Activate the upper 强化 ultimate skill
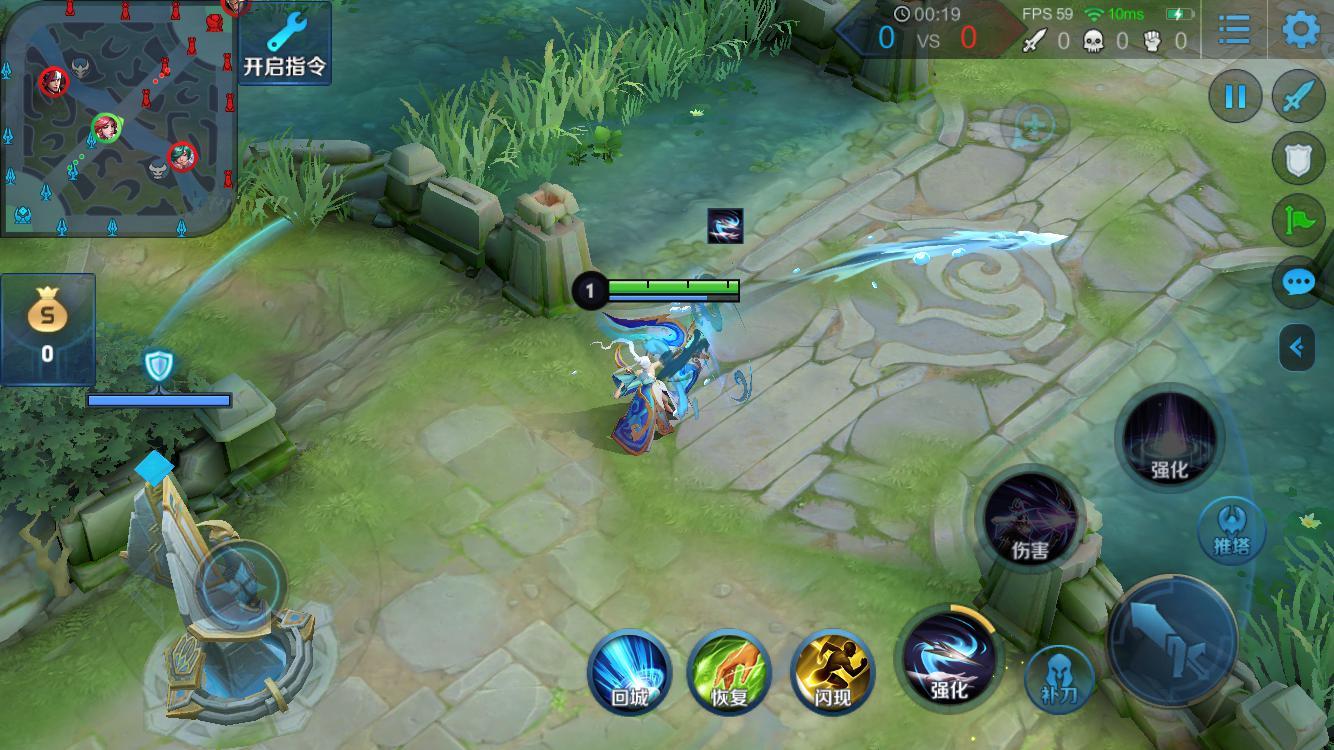Screen dimensions: 1334x750 1169,438
